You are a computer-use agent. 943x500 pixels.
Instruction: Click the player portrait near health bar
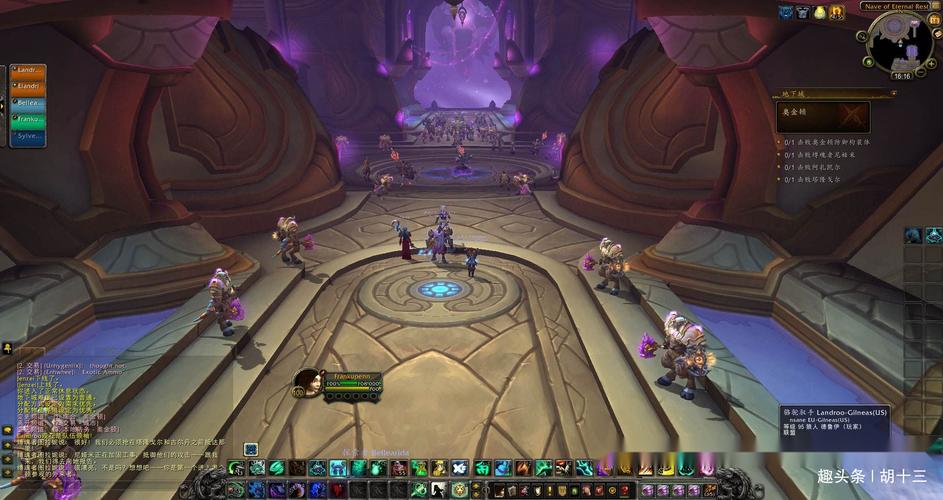click(x=308, y=381)
